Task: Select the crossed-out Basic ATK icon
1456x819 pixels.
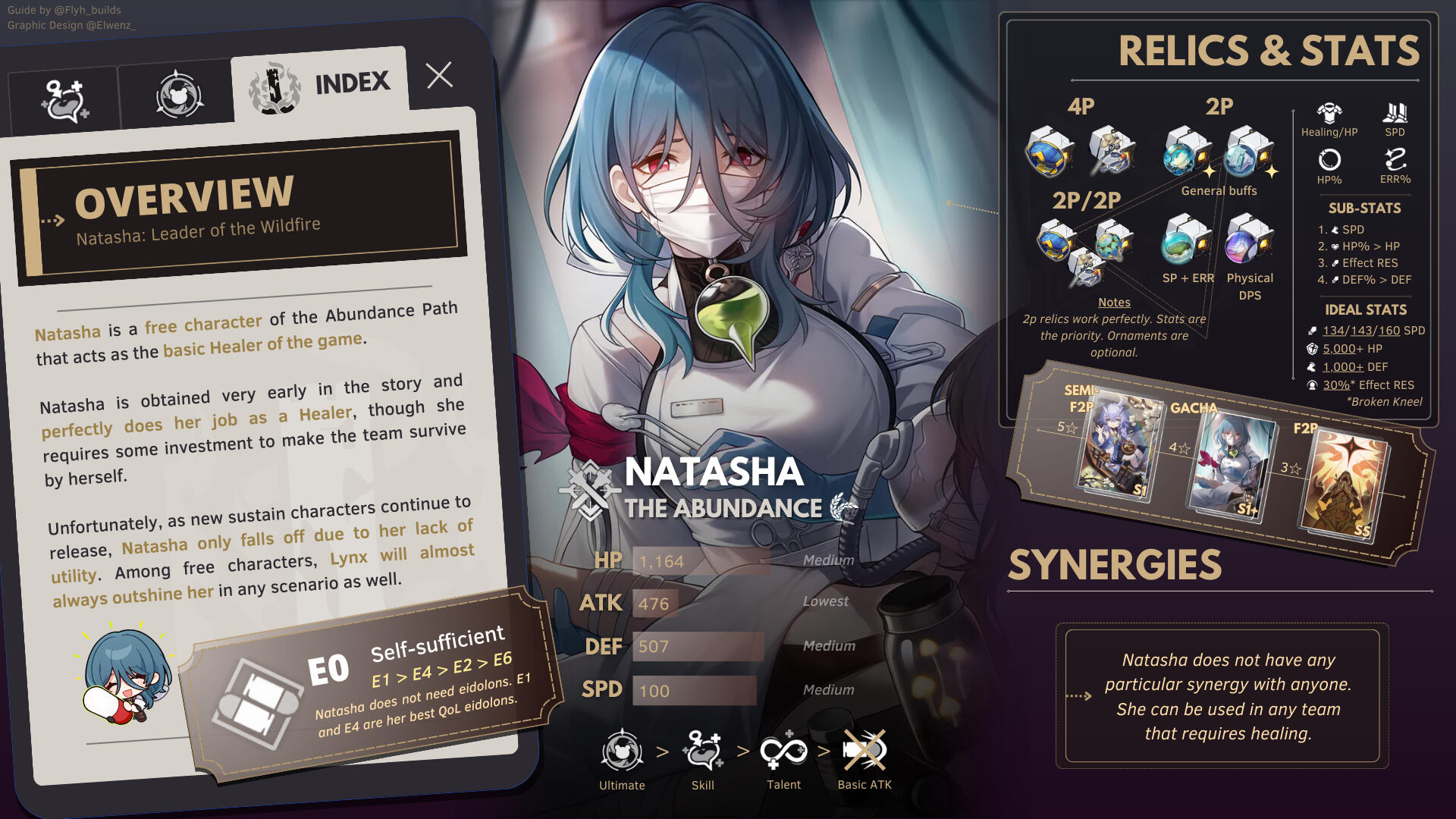Action: click(x=864, y=752)
